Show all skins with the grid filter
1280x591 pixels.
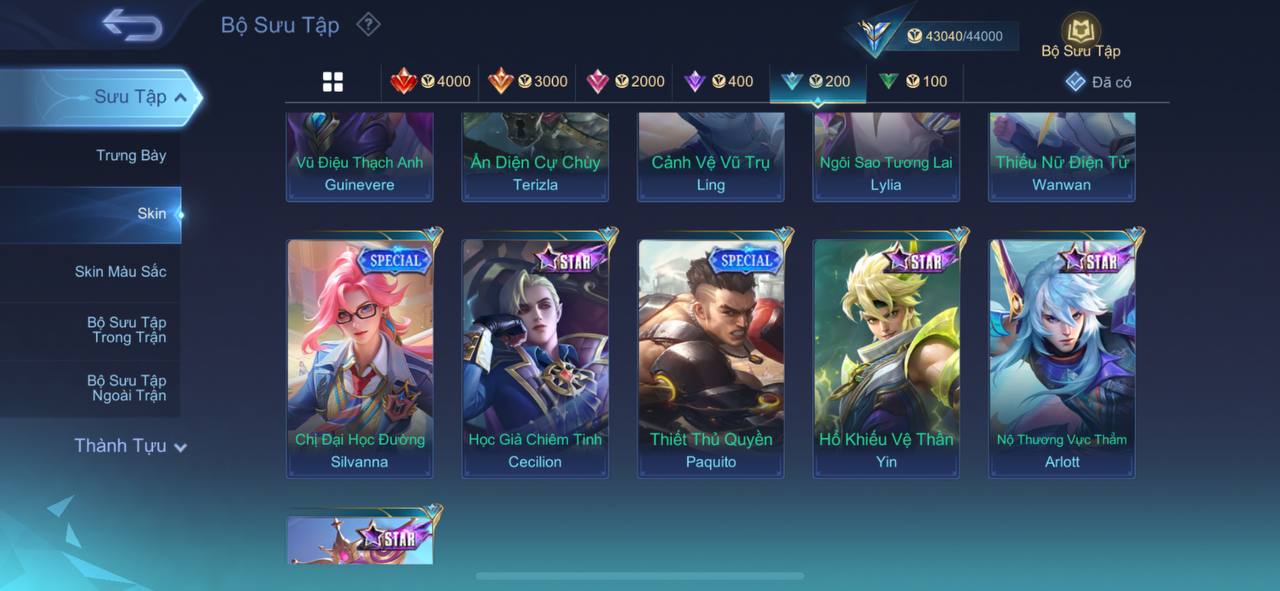pyautogui.click(x=333, y=82)
